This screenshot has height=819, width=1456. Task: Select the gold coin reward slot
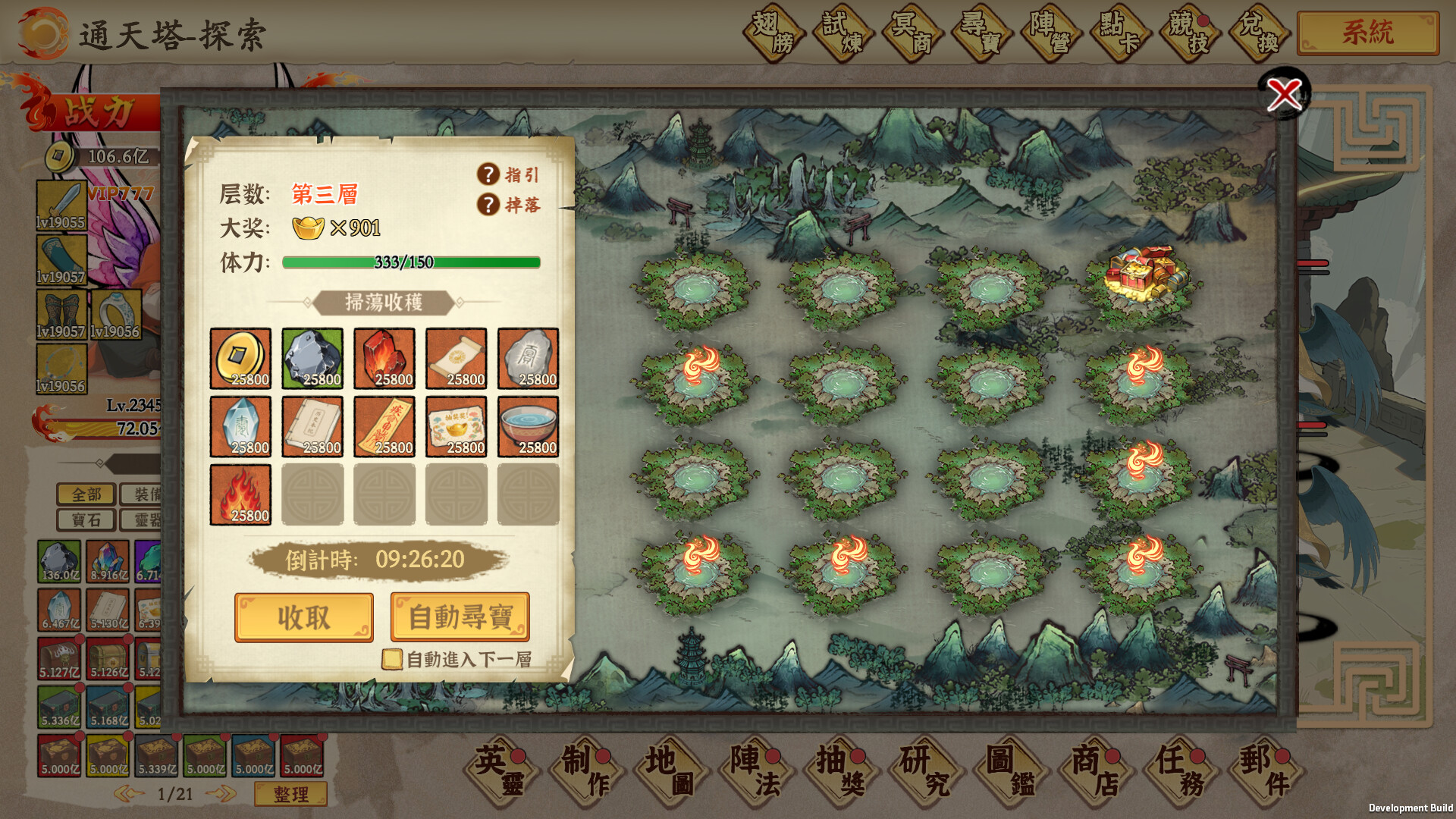[x=240, y=358]
